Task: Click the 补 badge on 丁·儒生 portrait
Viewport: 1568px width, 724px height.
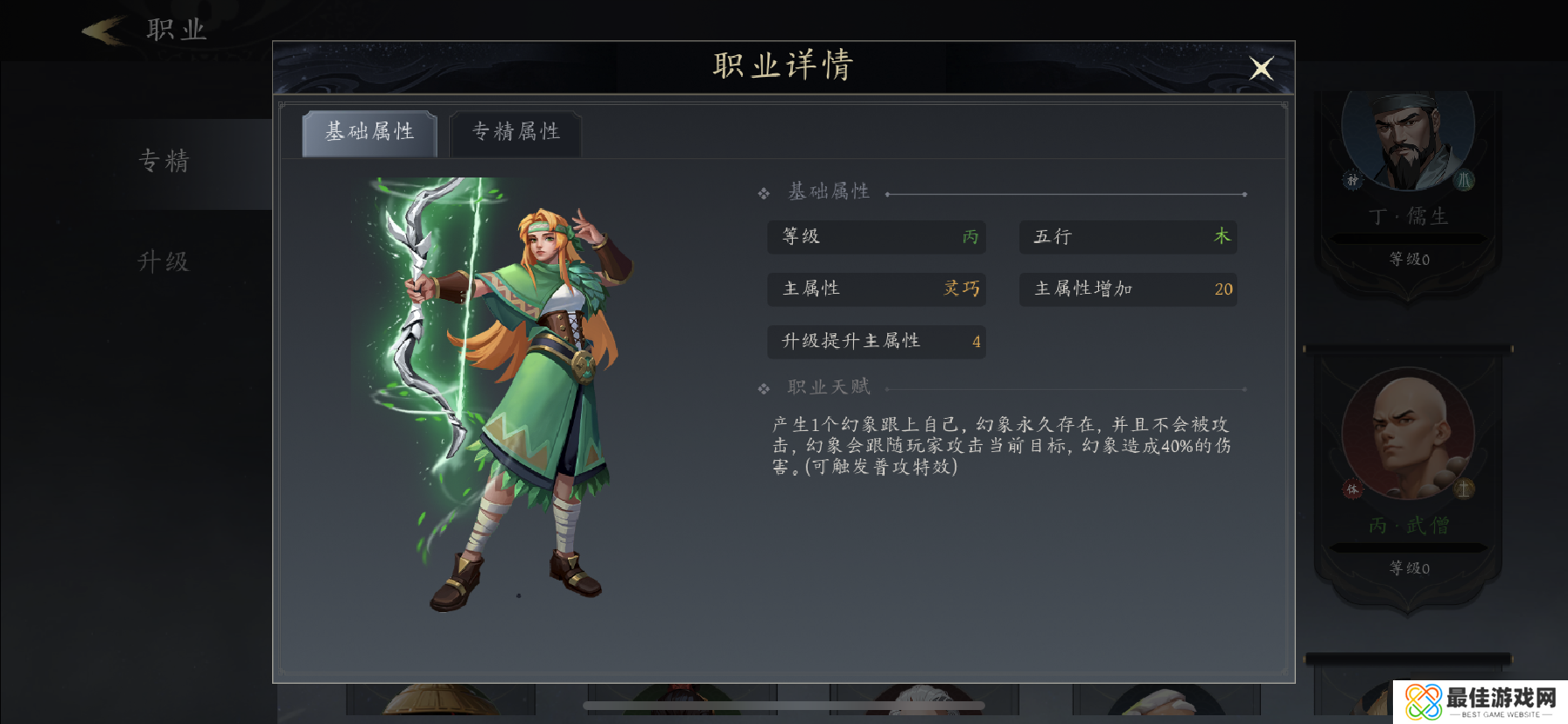Action: [1354, 181]
